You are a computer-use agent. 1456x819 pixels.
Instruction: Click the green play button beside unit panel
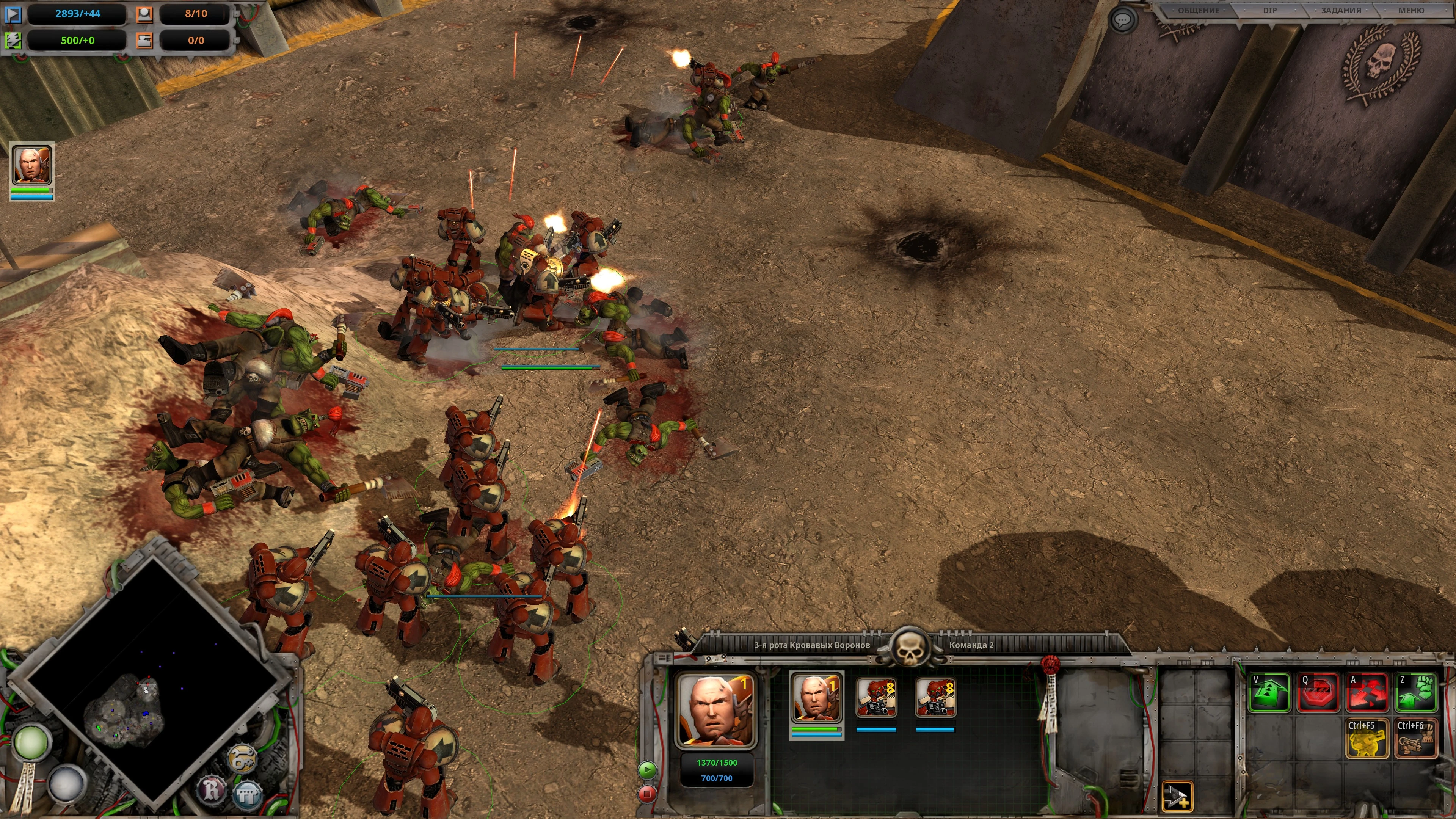pos(647,770)
